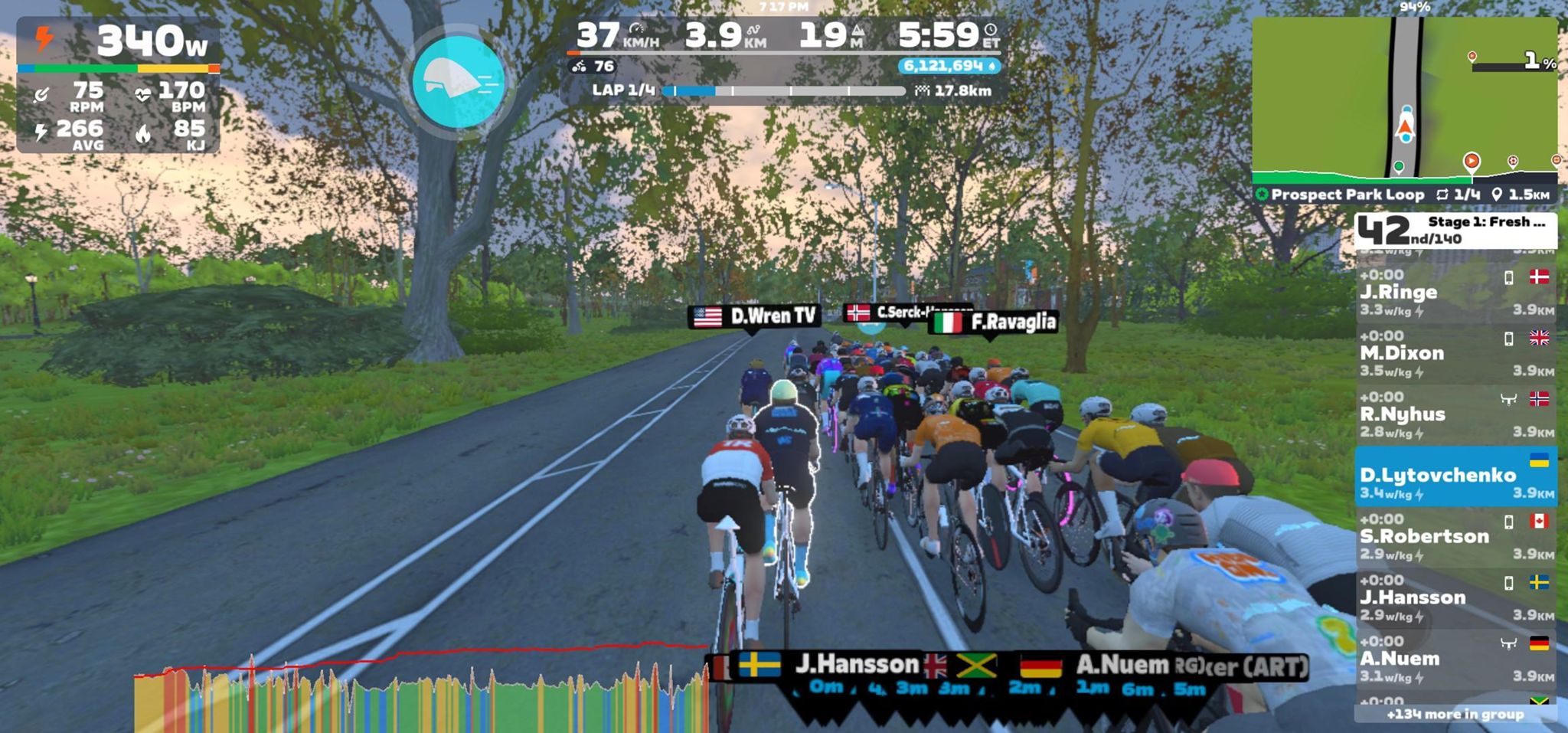Image resolution: width=1568 pixels, height=733 pixels.
Task: Open the 42nd/140 race position panel
Action: pyautogui.click(x=1455, y=230)
